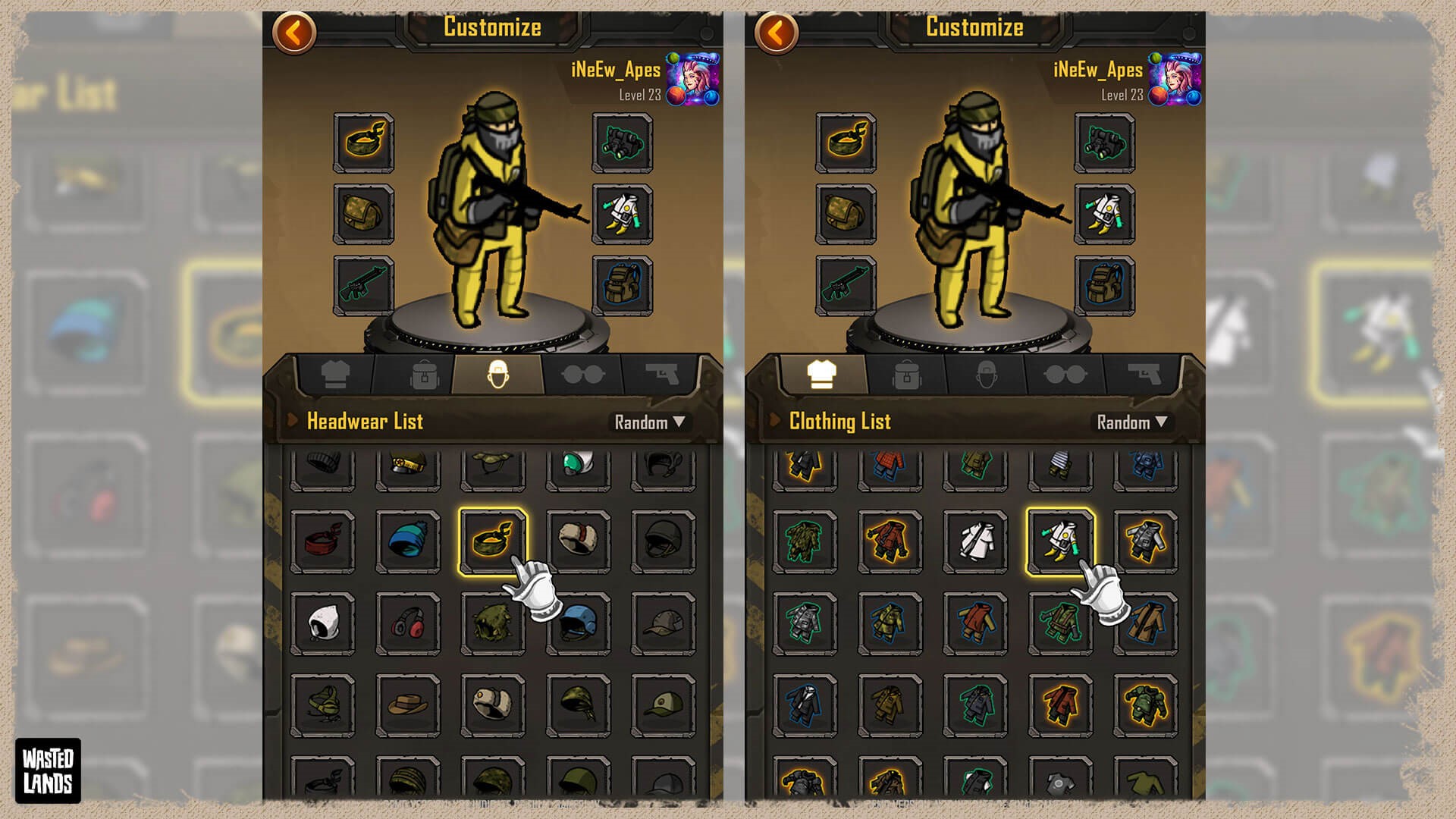Choose the green ghillie suit outfit
The image size is (1456, 819).
click(x=805, y=541)
